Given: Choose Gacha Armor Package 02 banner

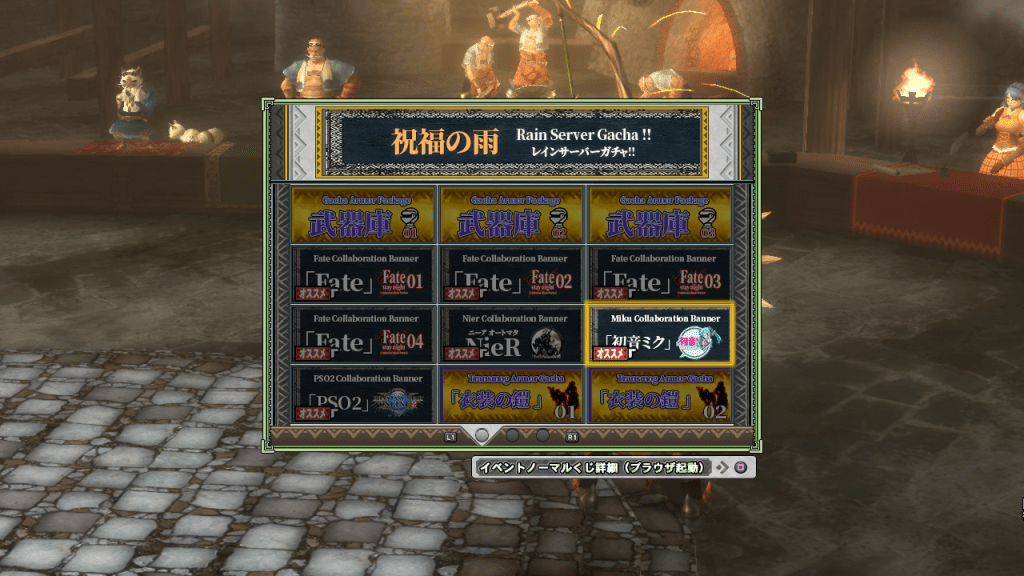Looking at the screenshot, I should (511, 214).
